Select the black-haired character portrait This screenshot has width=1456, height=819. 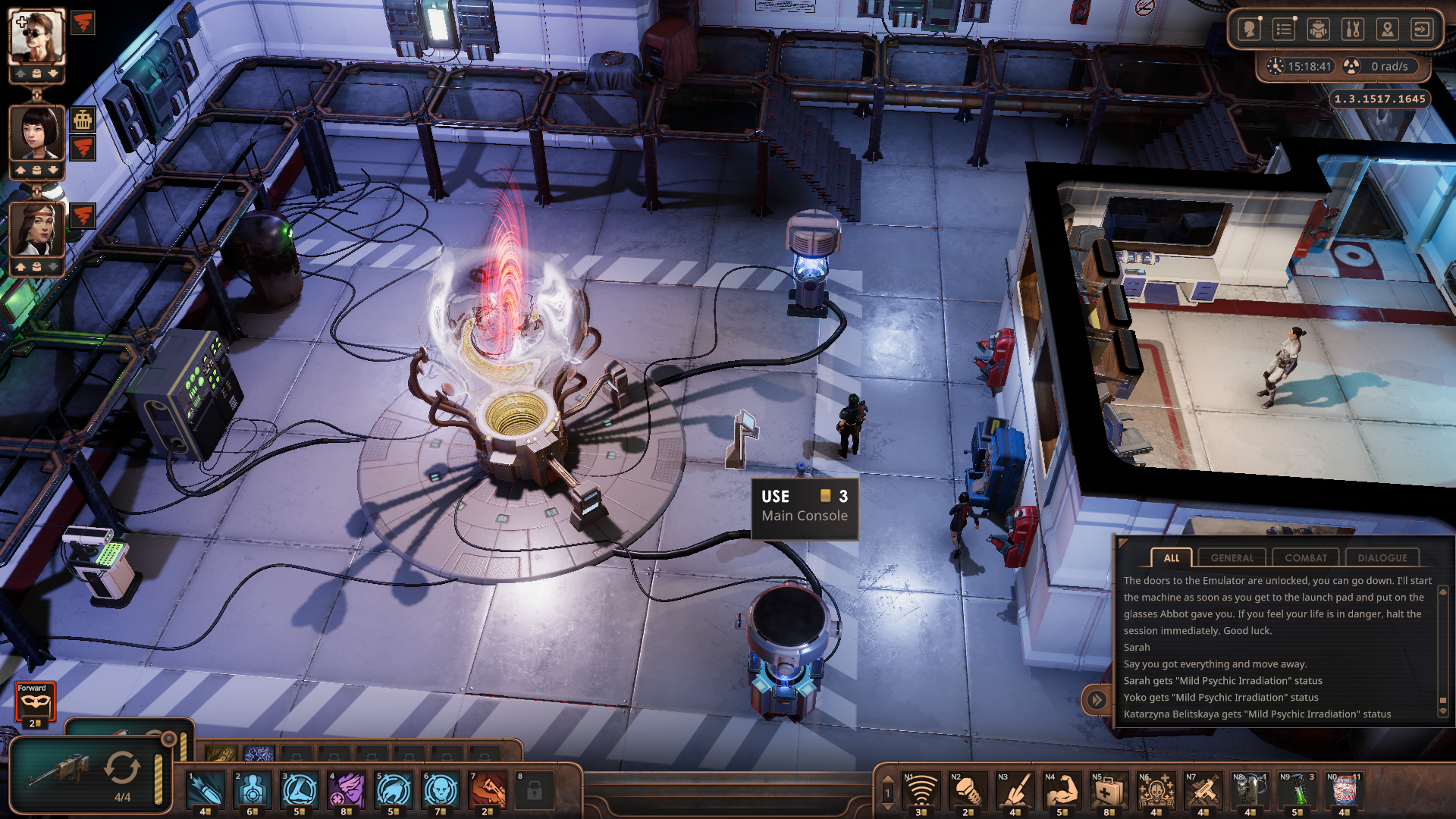point(36,133)
